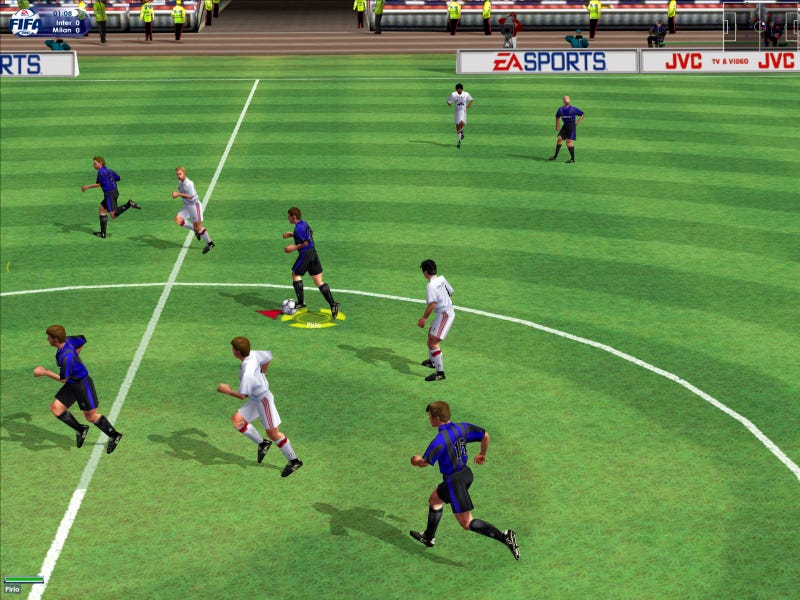This screenshot has height=600, width=800.
Task: Click the pitch radar minimap
Action: [760, 26]
